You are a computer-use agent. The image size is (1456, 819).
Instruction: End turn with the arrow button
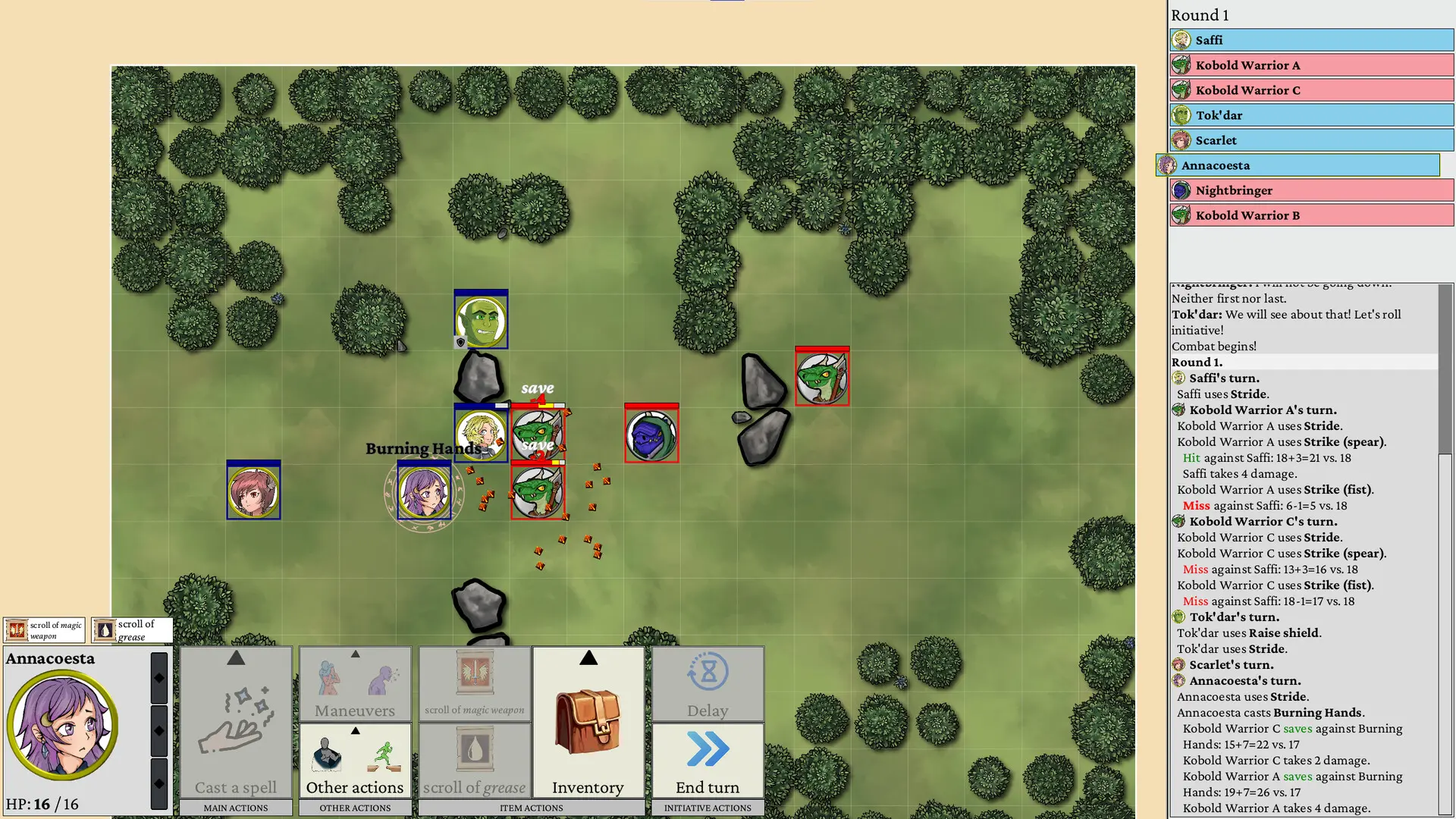coord(708,760)
